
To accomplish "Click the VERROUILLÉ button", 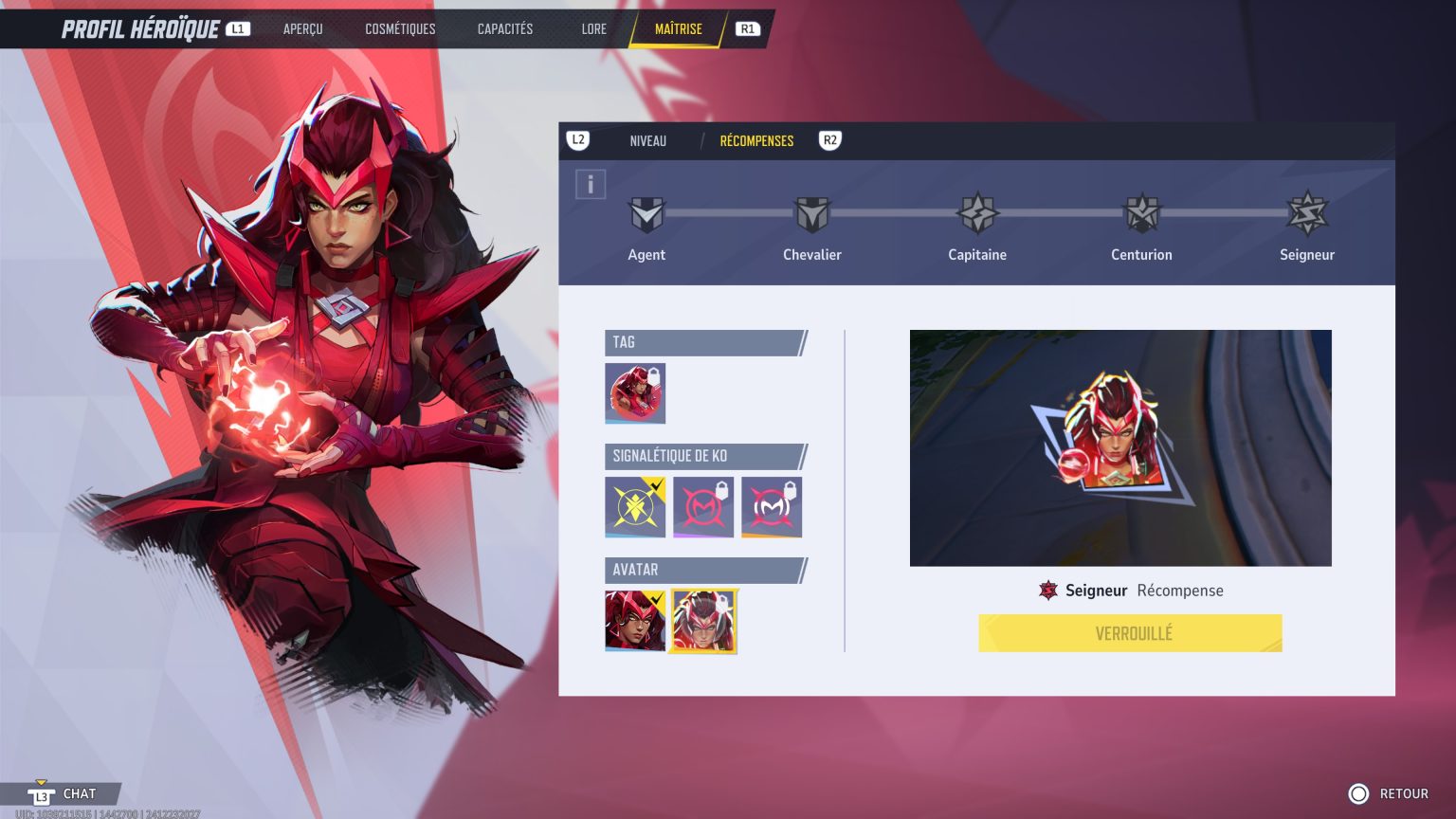I will 1130,633.
